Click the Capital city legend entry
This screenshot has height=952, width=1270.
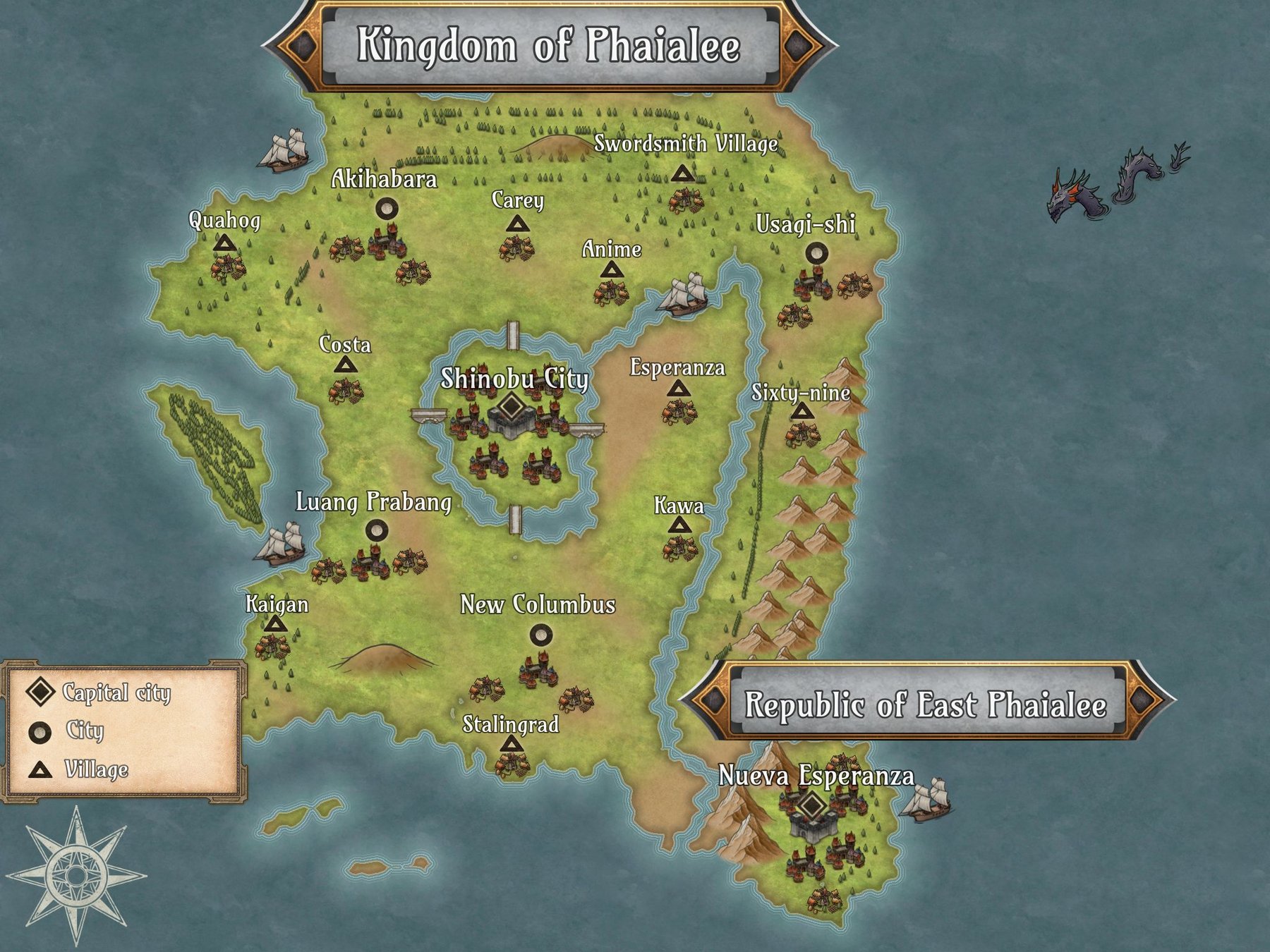99,692
